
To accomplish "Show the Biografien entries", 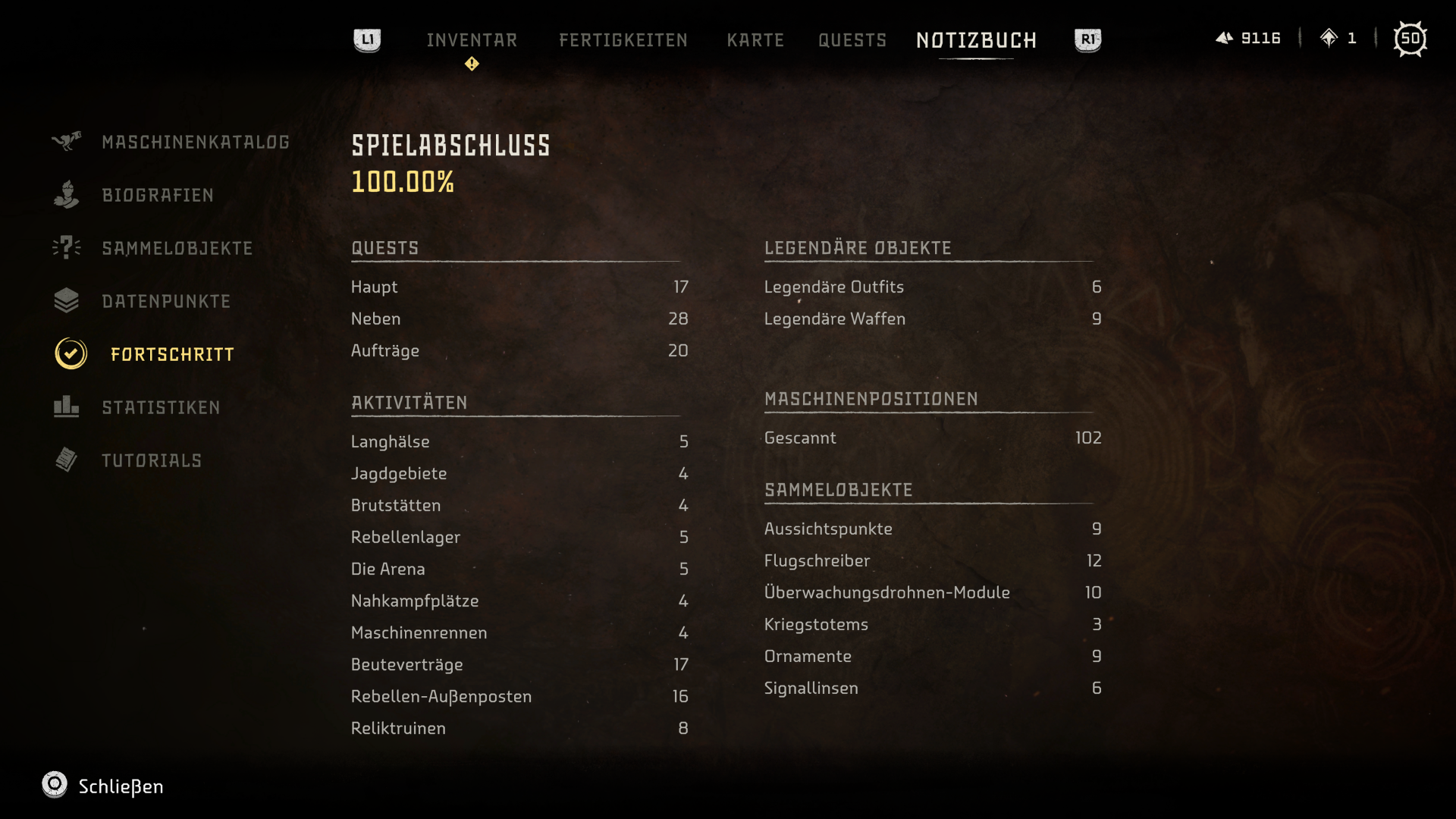I will (x=158, y=196).
